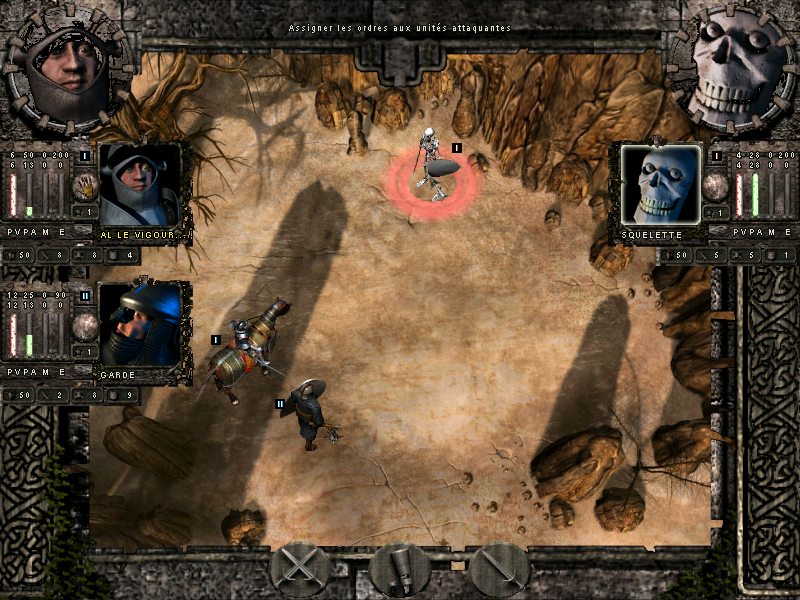The height and width of the screenshot is (600, 800).
Task: Click the hand icon beside Al le Vigour
Action: [x=85, y=185]
